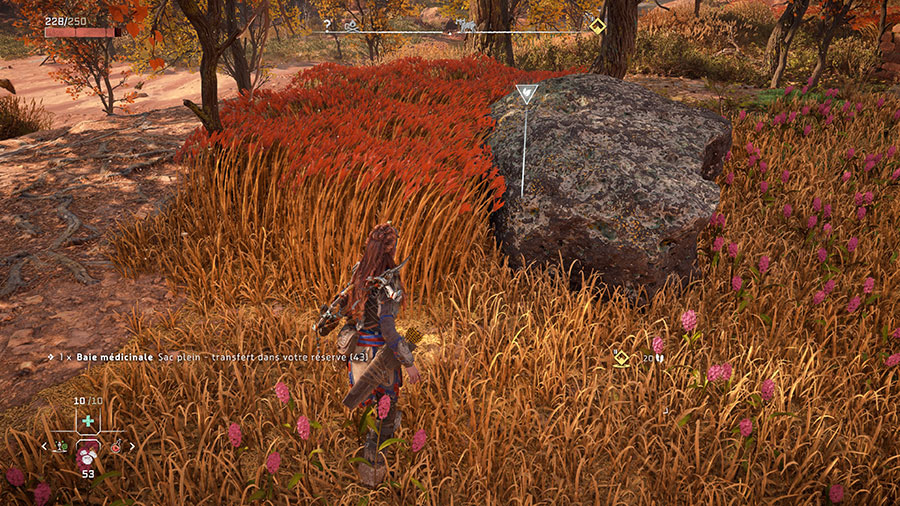900x506 pixels.
Task: Click the white triangle waypoint marker
Action: [x=525, y=94]
